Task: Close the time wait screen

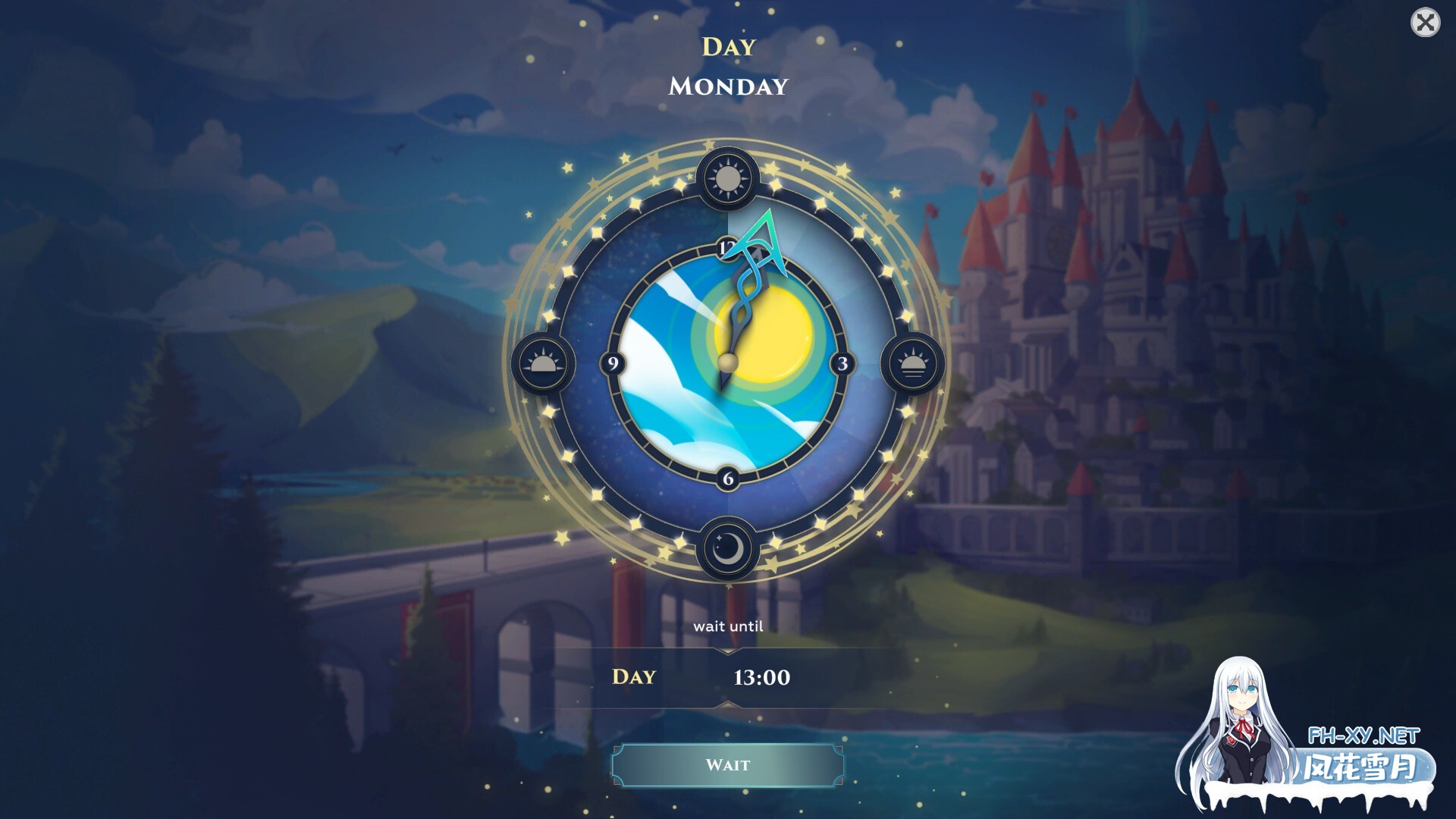Action: (x=1425, y=23)
